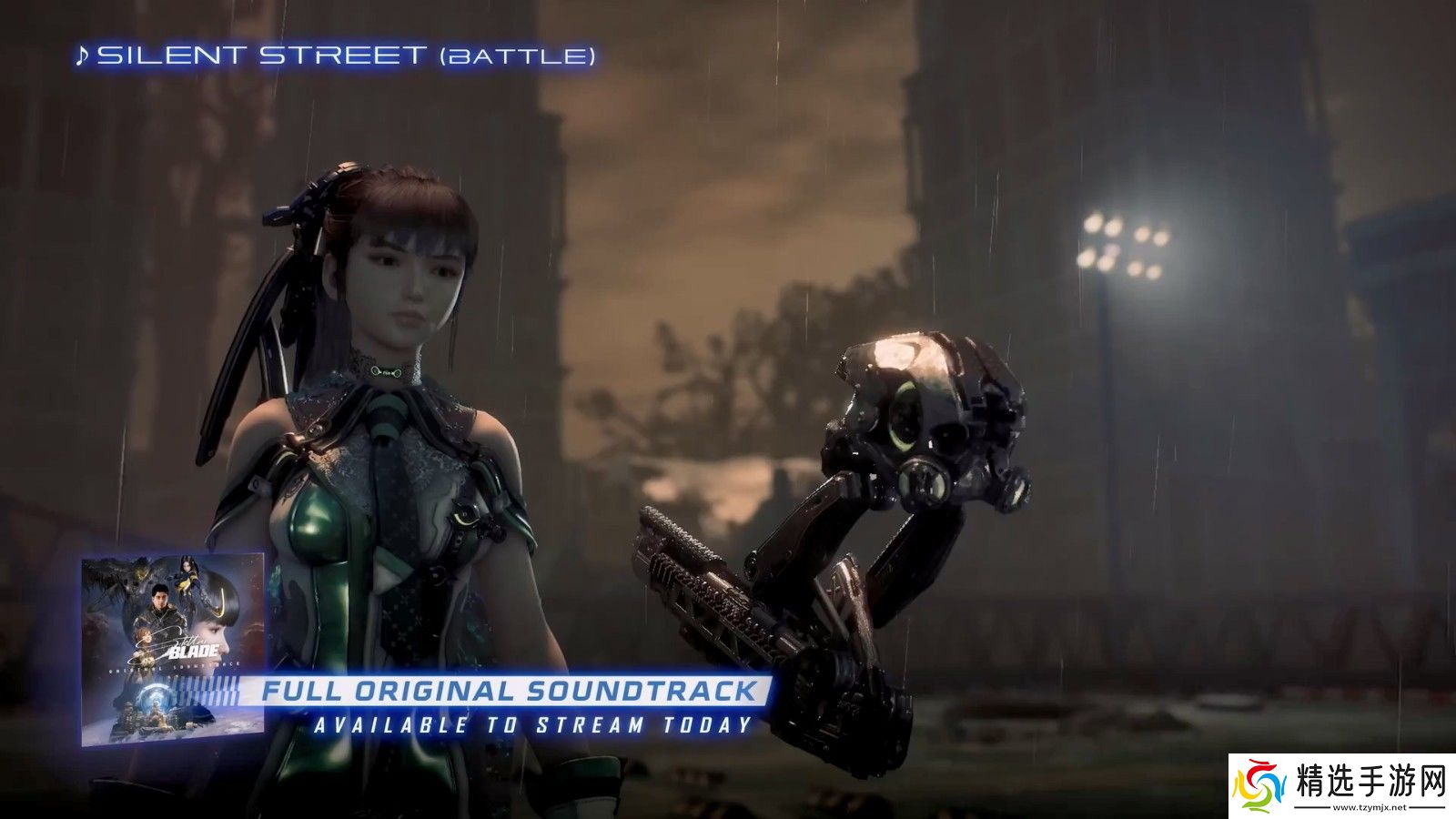The image size is (1456, 819).
Task: Select the Full Original Soundtrack banner
Action: 510,691
